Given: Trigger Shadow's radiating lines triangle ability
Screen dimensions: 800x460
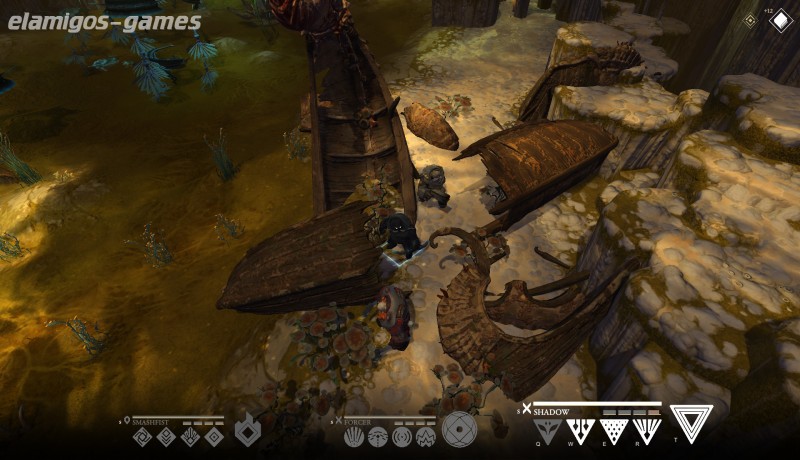Looking at the screenshot, I should point(647,430).
